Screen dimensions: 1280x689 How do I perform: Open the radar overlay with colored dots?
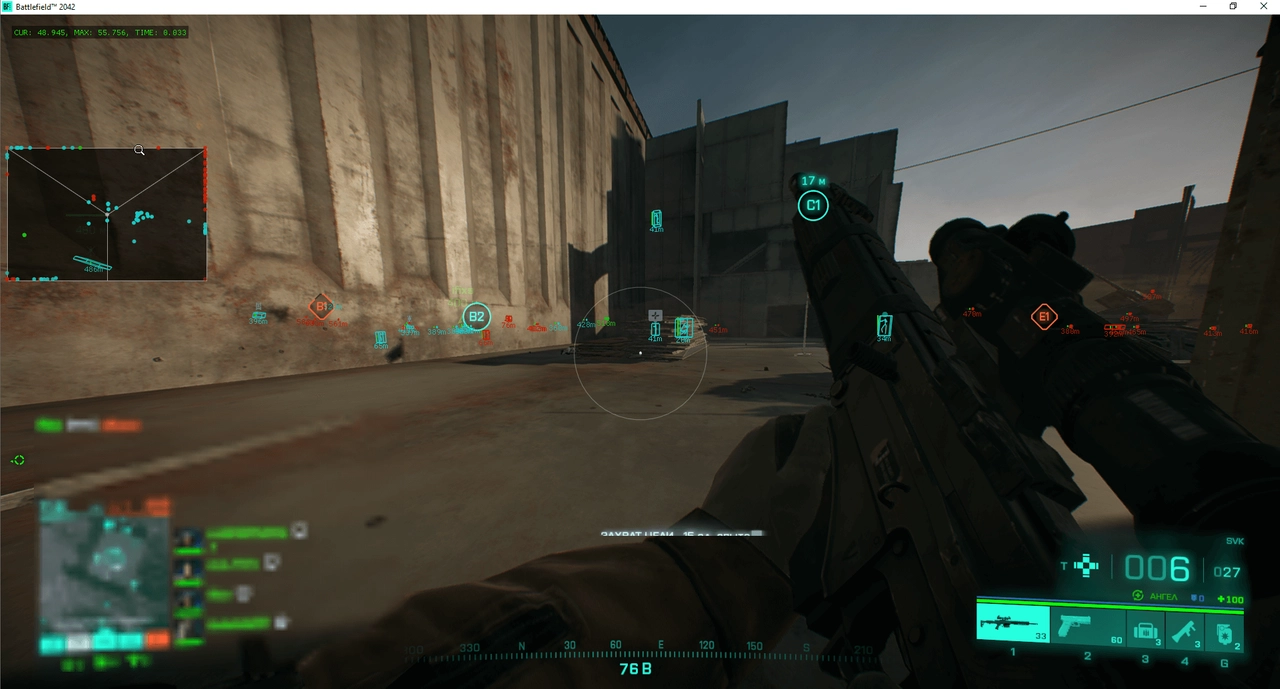[107, 214]
